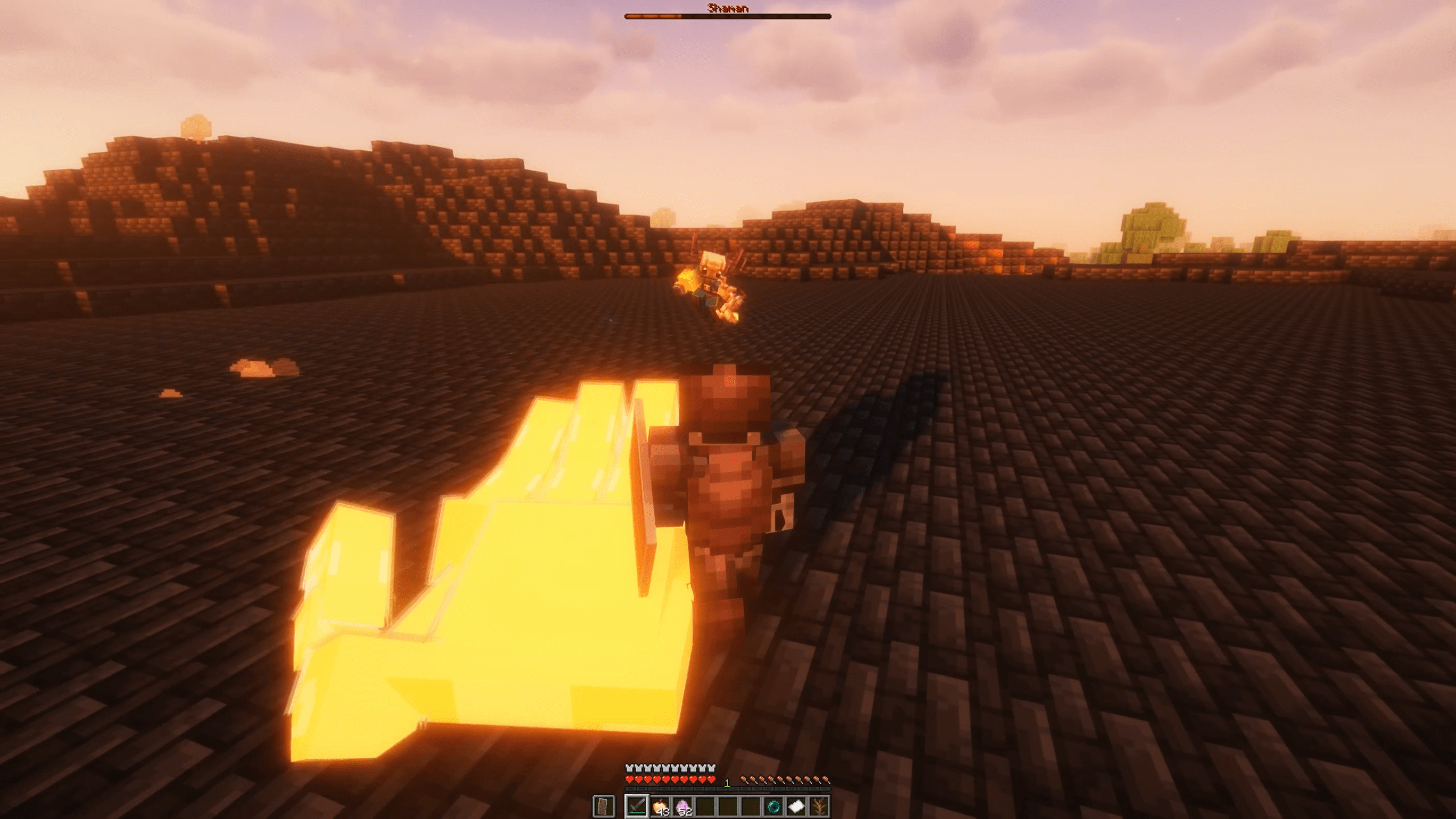Choose the dead bush branch slot

pos(819,806)
